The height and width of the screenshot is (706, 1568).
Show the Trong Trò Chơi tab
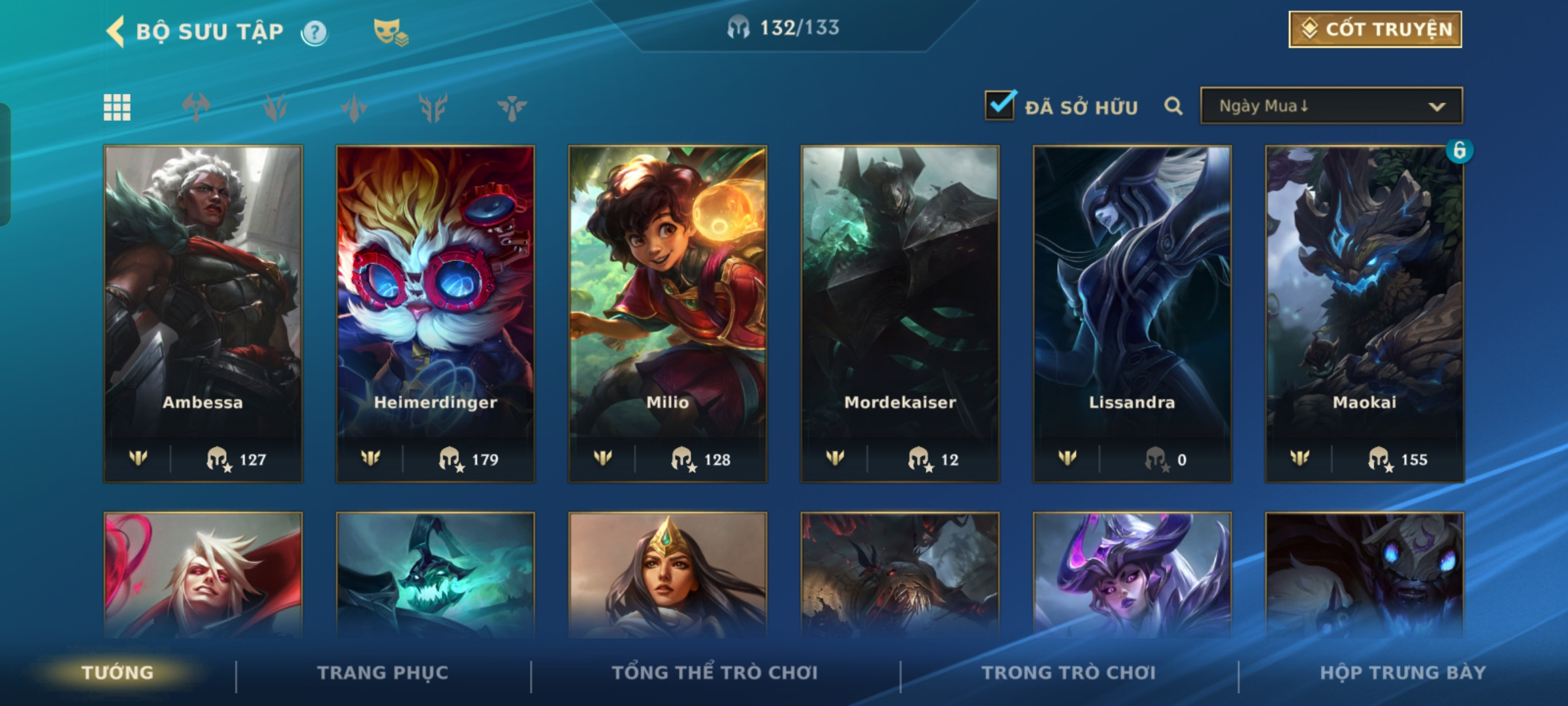pyautogui.click(x=1068, y=673)
